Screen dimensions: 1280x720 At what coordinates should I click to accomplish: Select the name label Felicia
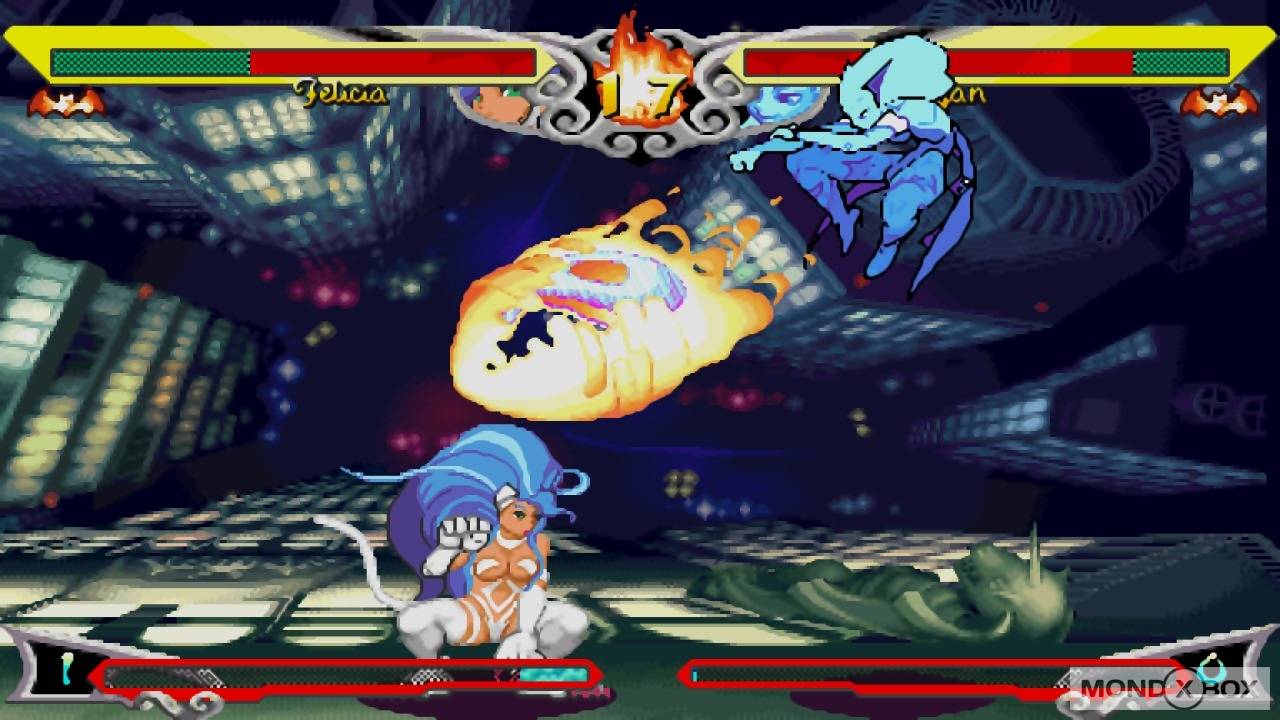(338, 95)
